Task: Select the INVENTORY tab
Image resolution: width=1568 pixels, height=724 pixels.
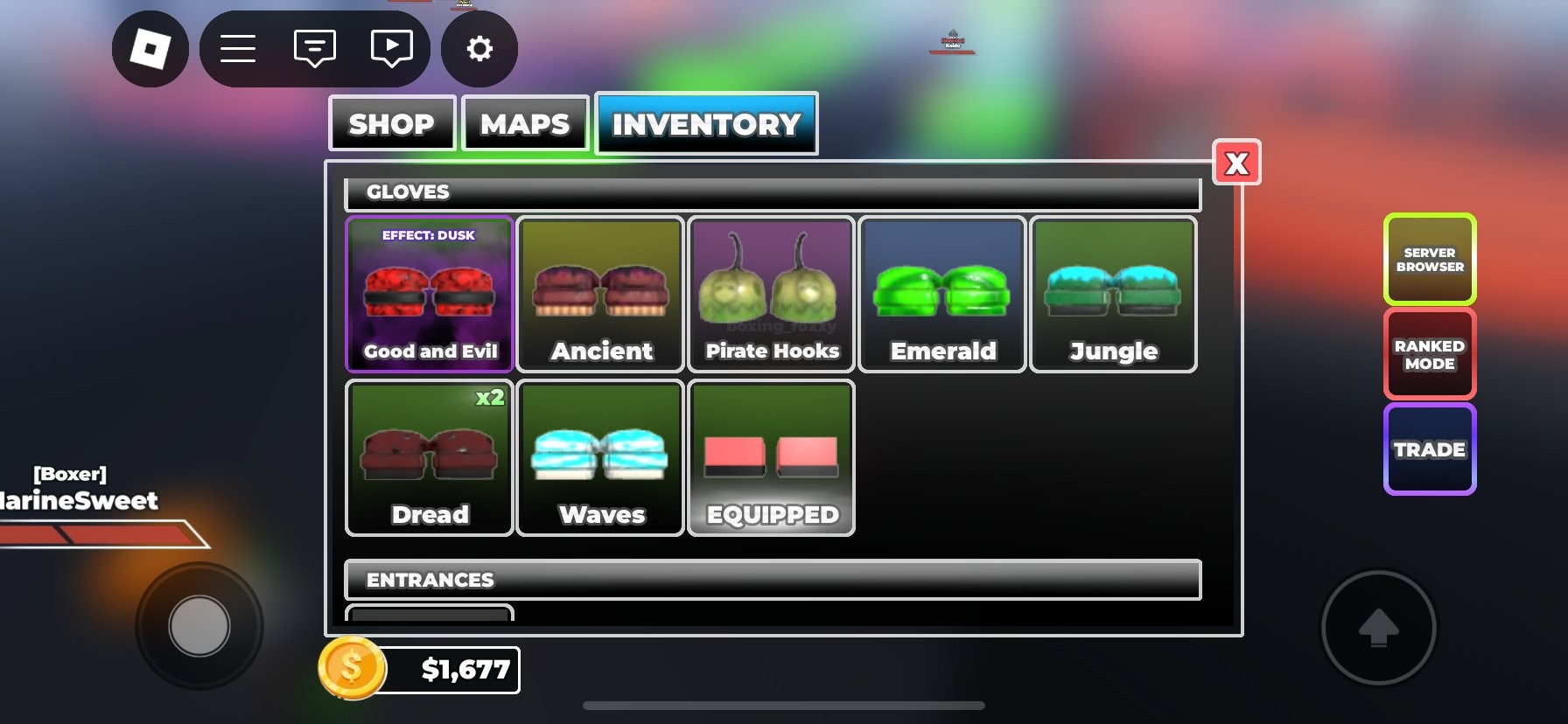Action: click(x=706, y=123)
